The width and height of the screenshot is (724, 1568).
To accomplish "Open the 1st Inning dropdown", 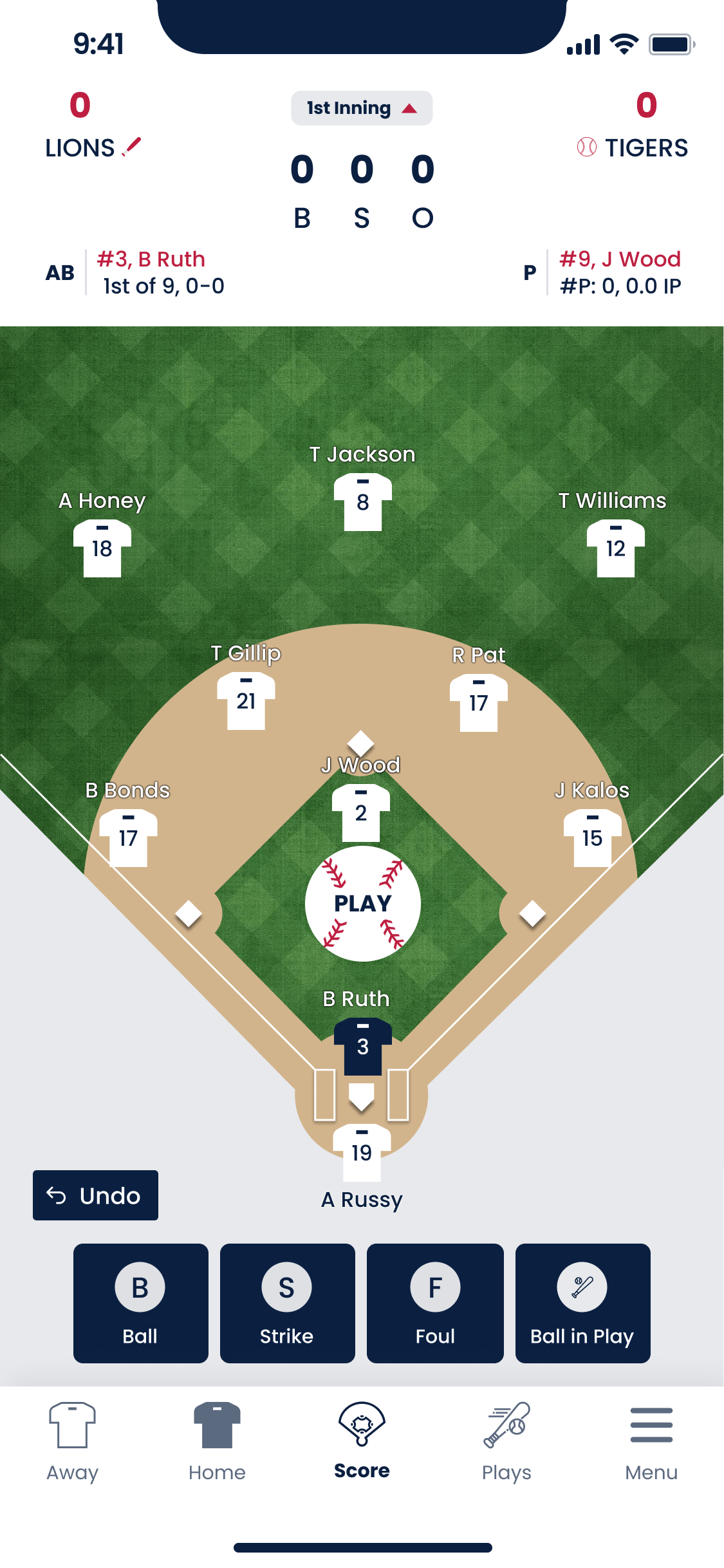I will [x=361, y=108].
